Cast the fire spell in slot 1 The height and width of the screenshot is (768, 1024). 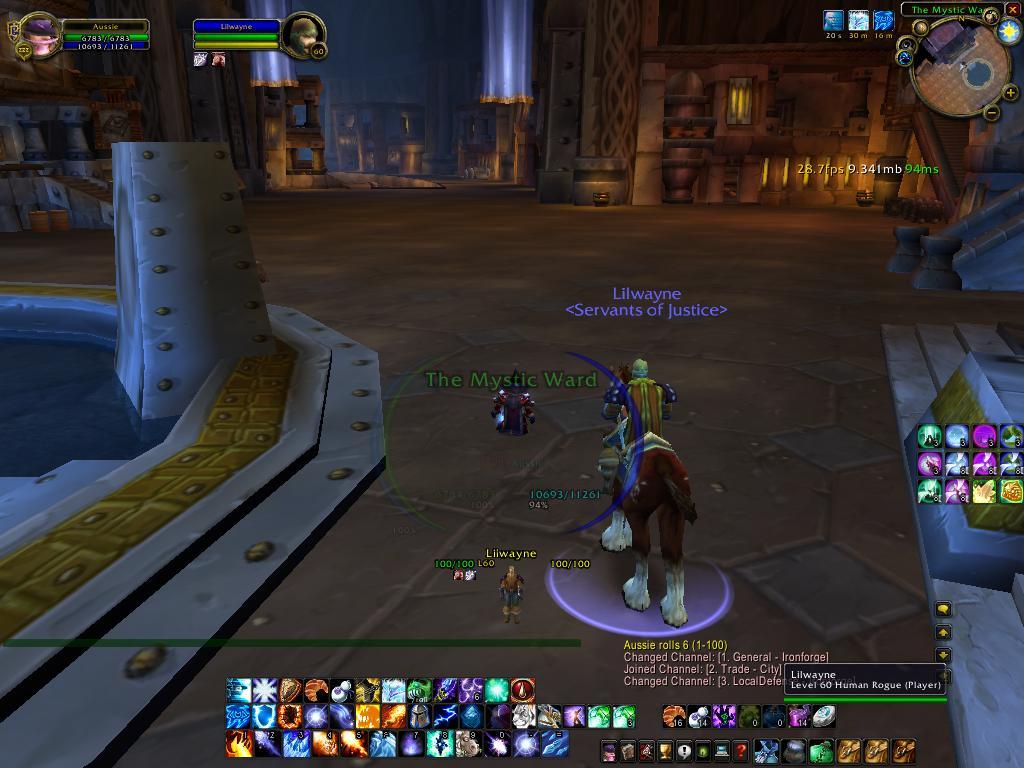pyautogui.click(x=238, y=743)
